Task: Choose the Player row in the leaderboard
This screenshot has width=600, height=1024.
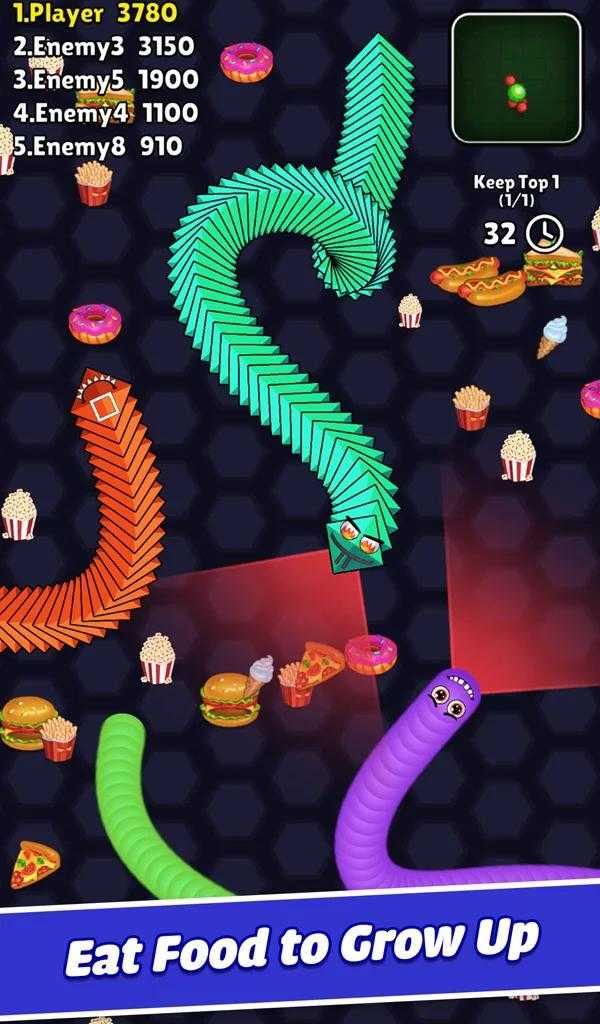Action: point(96,13)
